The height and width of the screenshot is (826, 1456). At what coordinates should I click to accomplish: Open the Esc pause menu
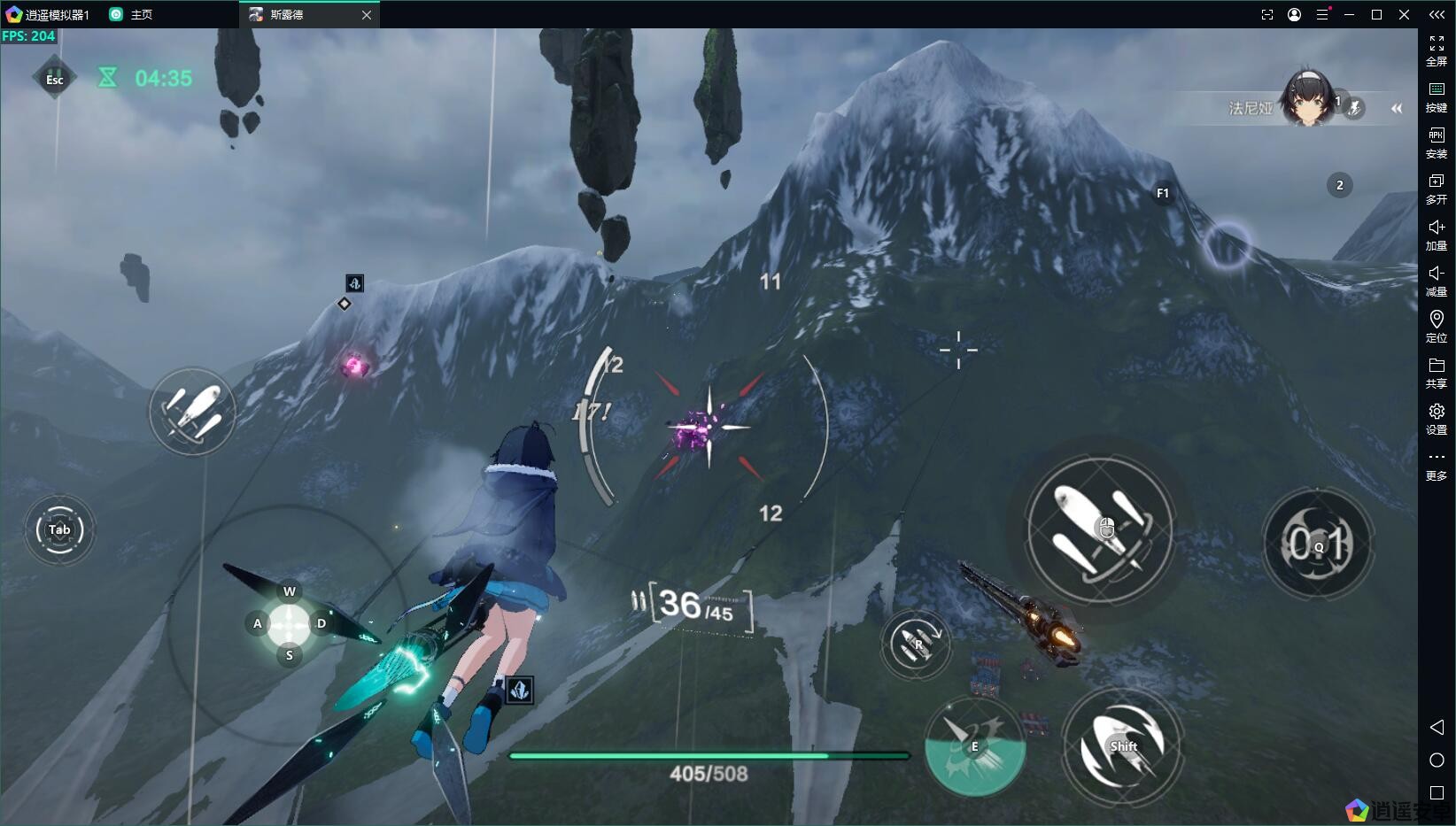pos(54,79)
